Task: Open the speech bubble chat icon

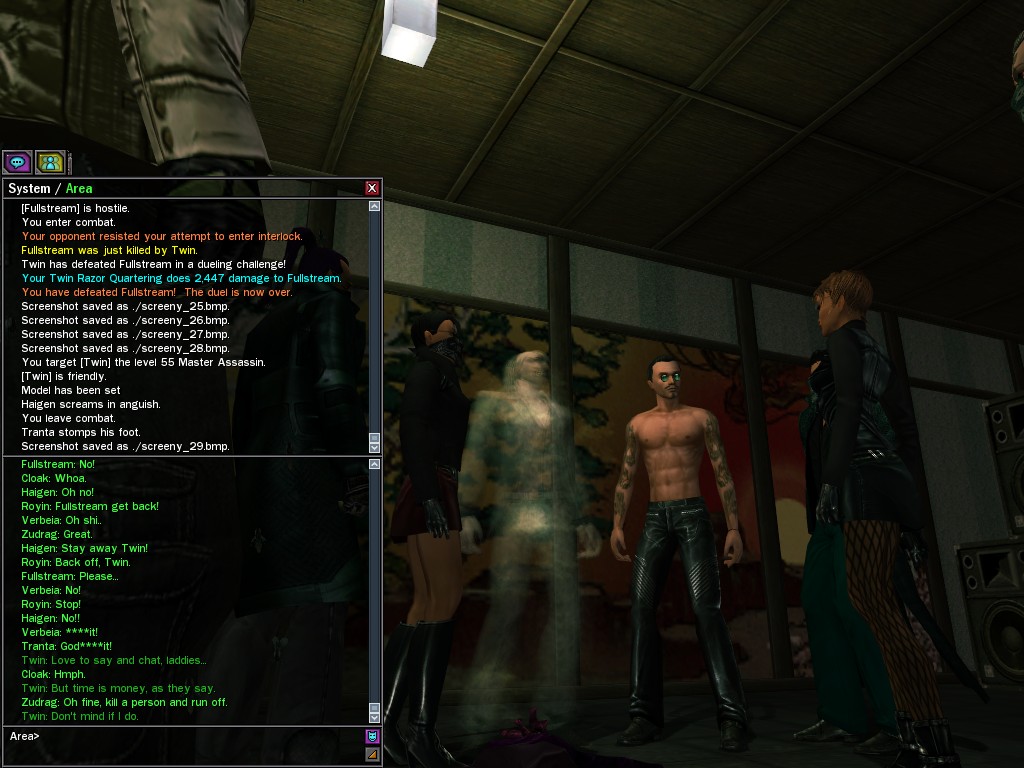Action: click(17, 162)
